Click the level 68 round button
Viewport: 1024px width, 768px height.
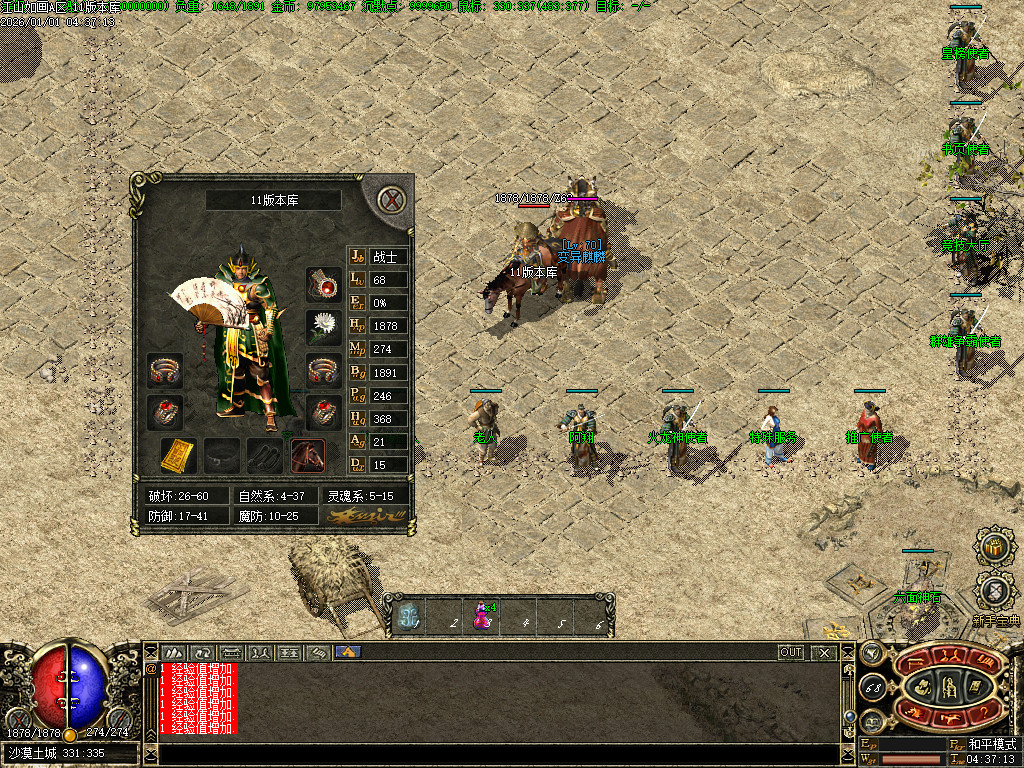[873, 687]
